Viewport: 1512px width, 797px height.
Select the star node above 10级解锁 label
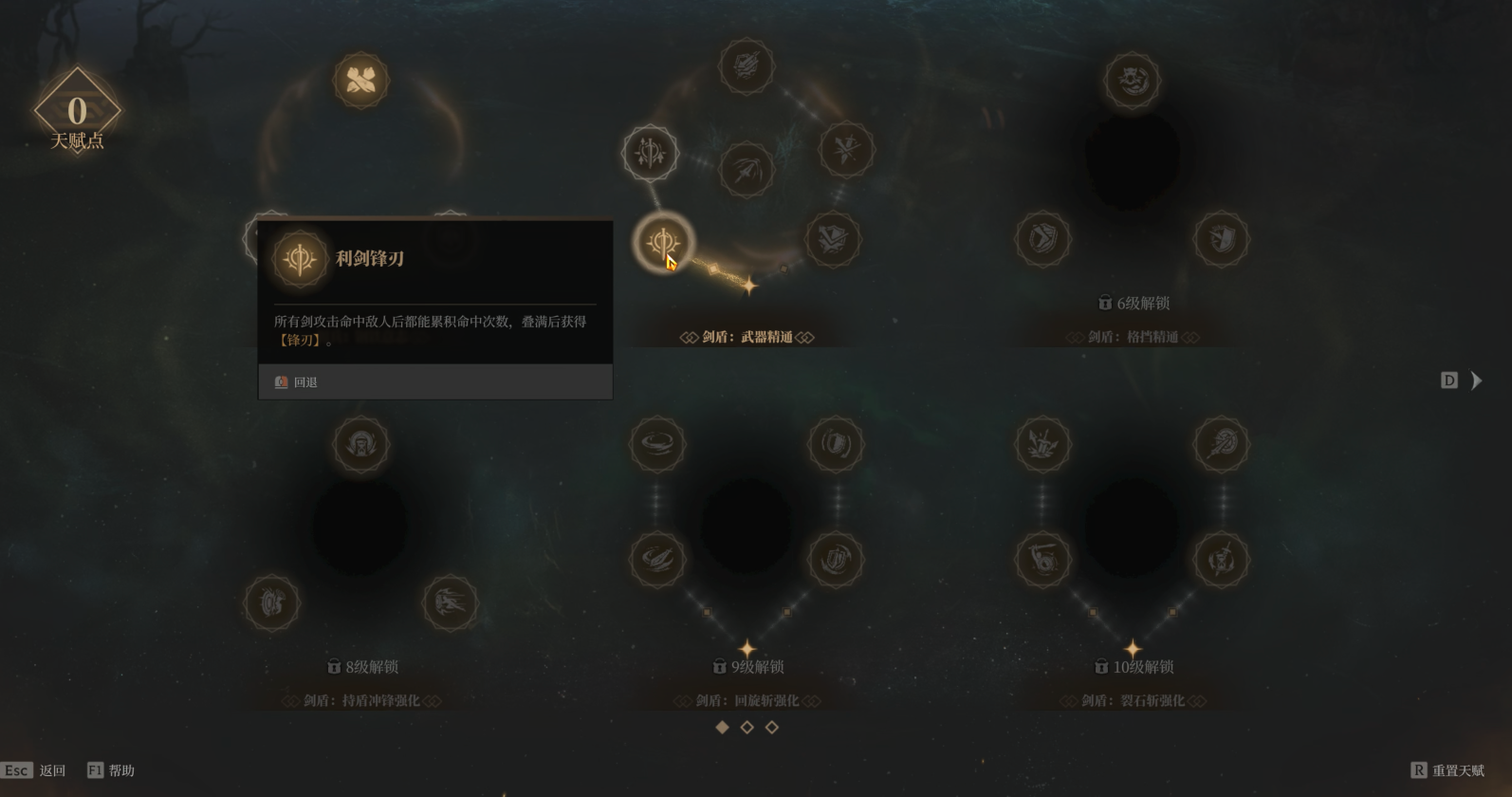click(1132, 649)
